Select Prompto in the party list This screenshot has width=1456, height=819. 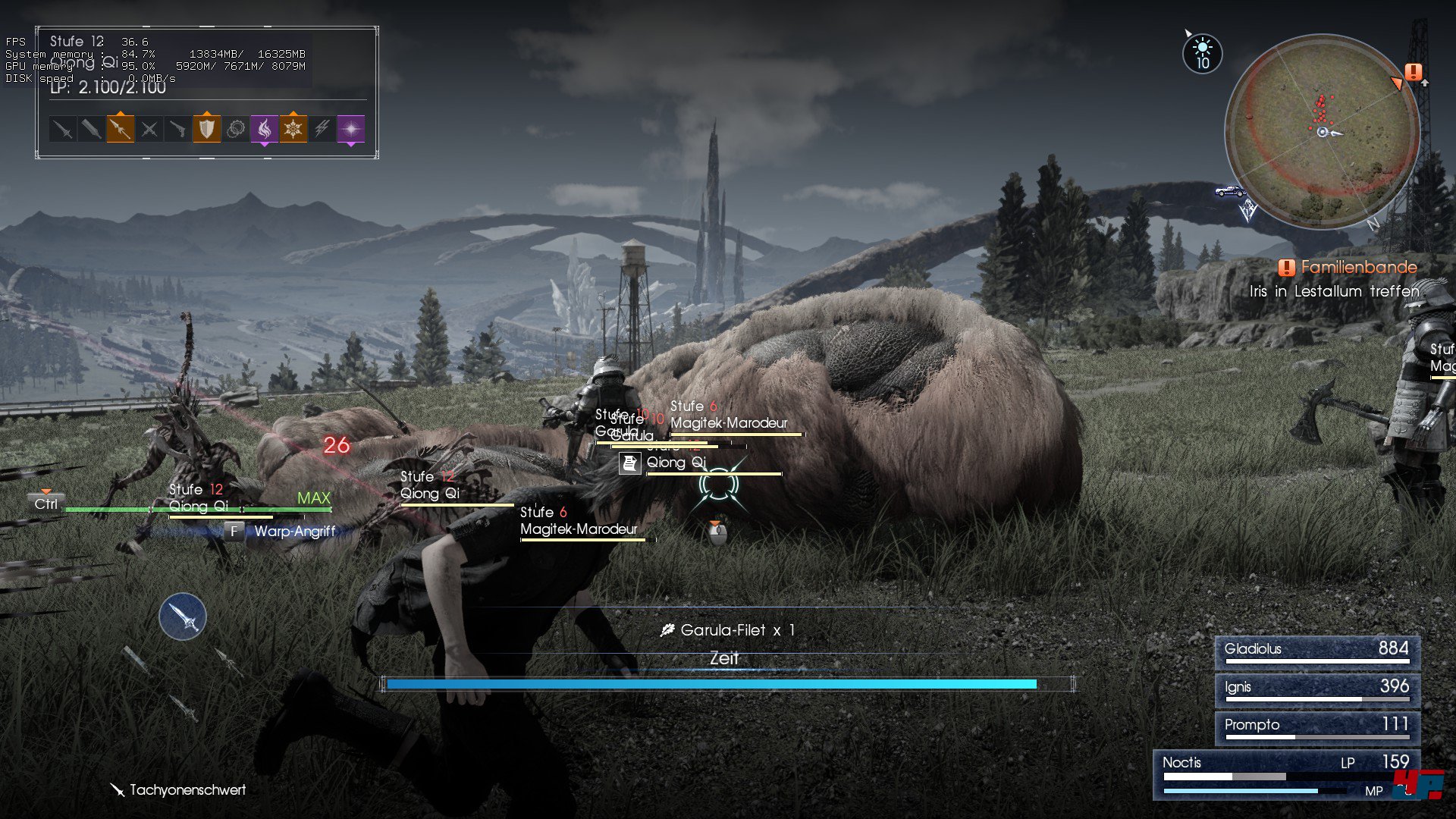[x=1316, y=726]
